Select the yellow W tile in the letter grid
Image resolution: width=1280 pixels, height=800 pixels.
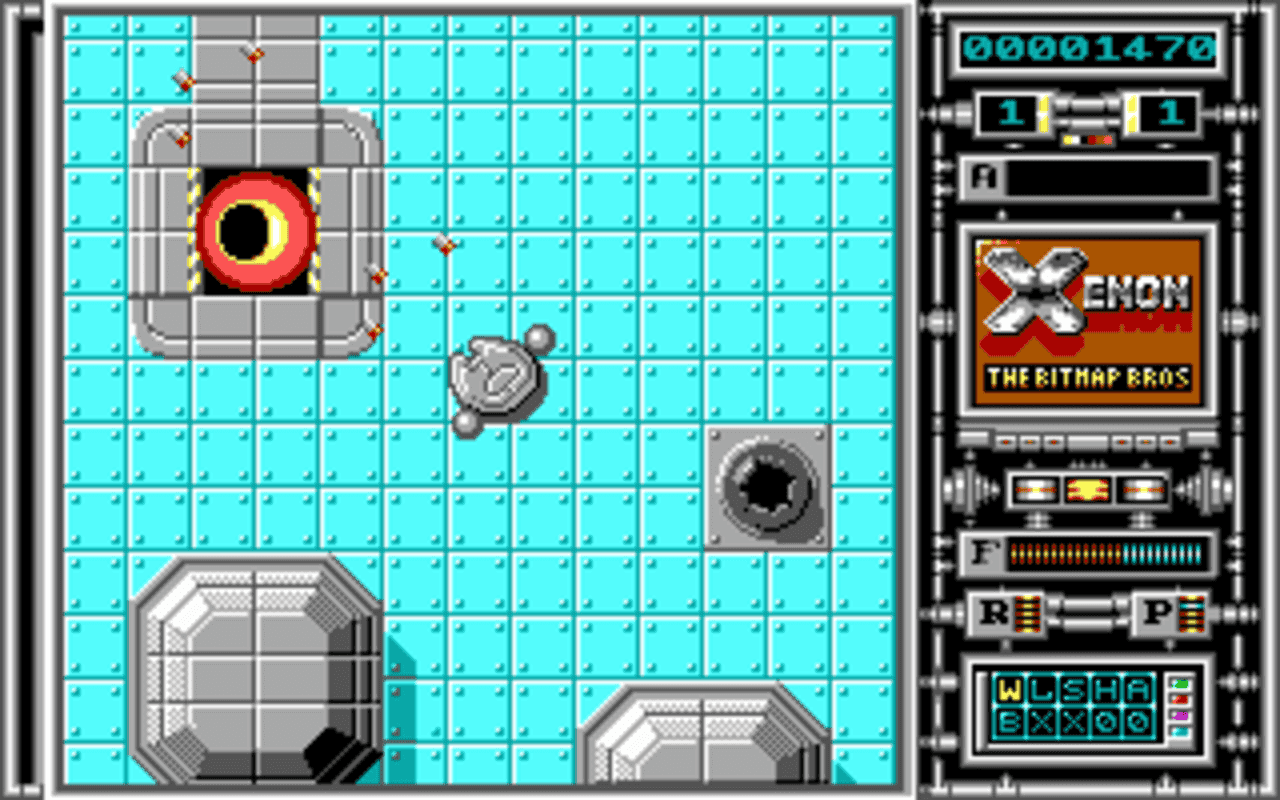pyautogui.click(x=1009, y=687)
